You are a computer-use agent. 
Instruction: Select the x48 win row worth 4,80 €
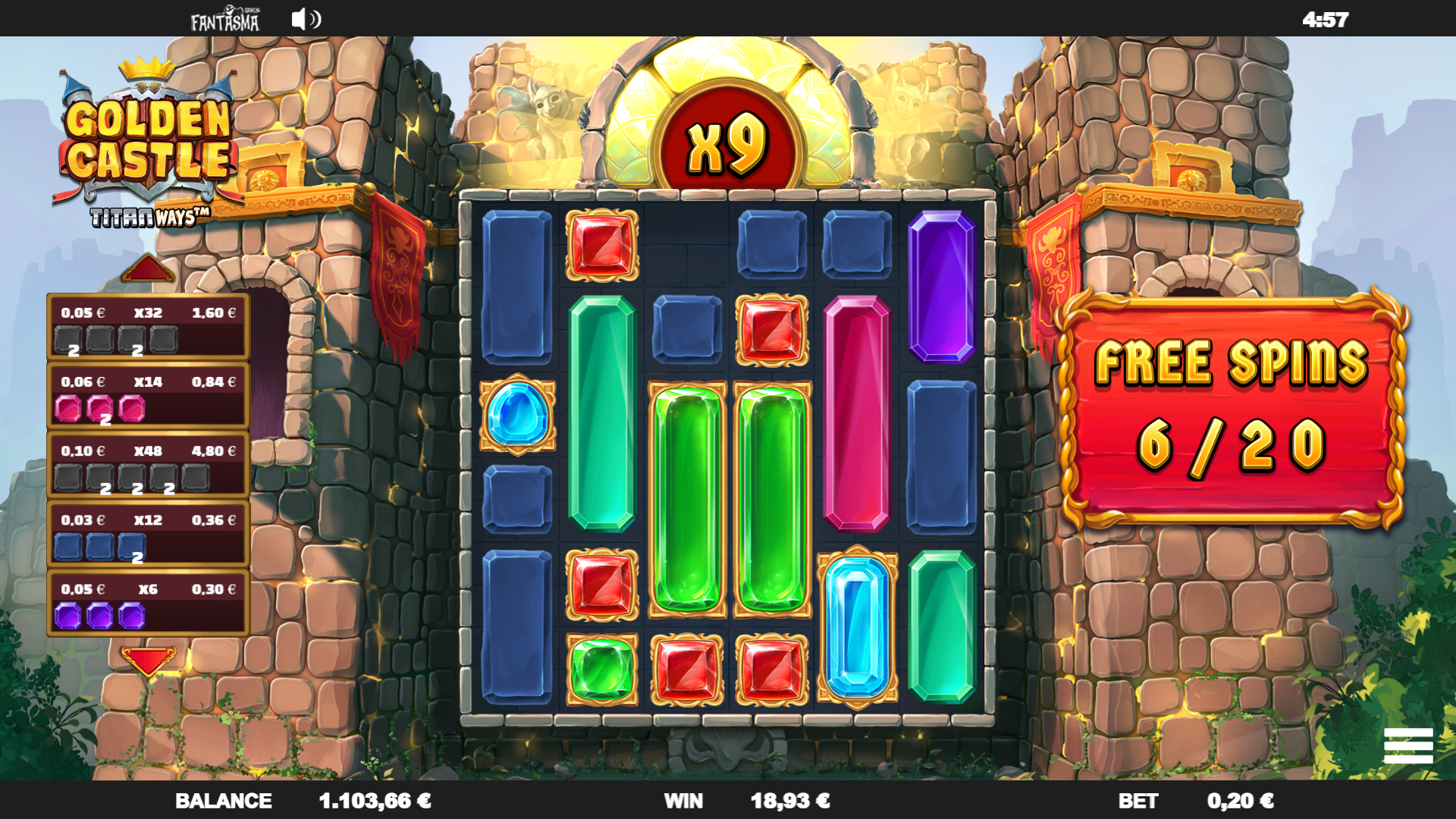(x=149, y=465)
